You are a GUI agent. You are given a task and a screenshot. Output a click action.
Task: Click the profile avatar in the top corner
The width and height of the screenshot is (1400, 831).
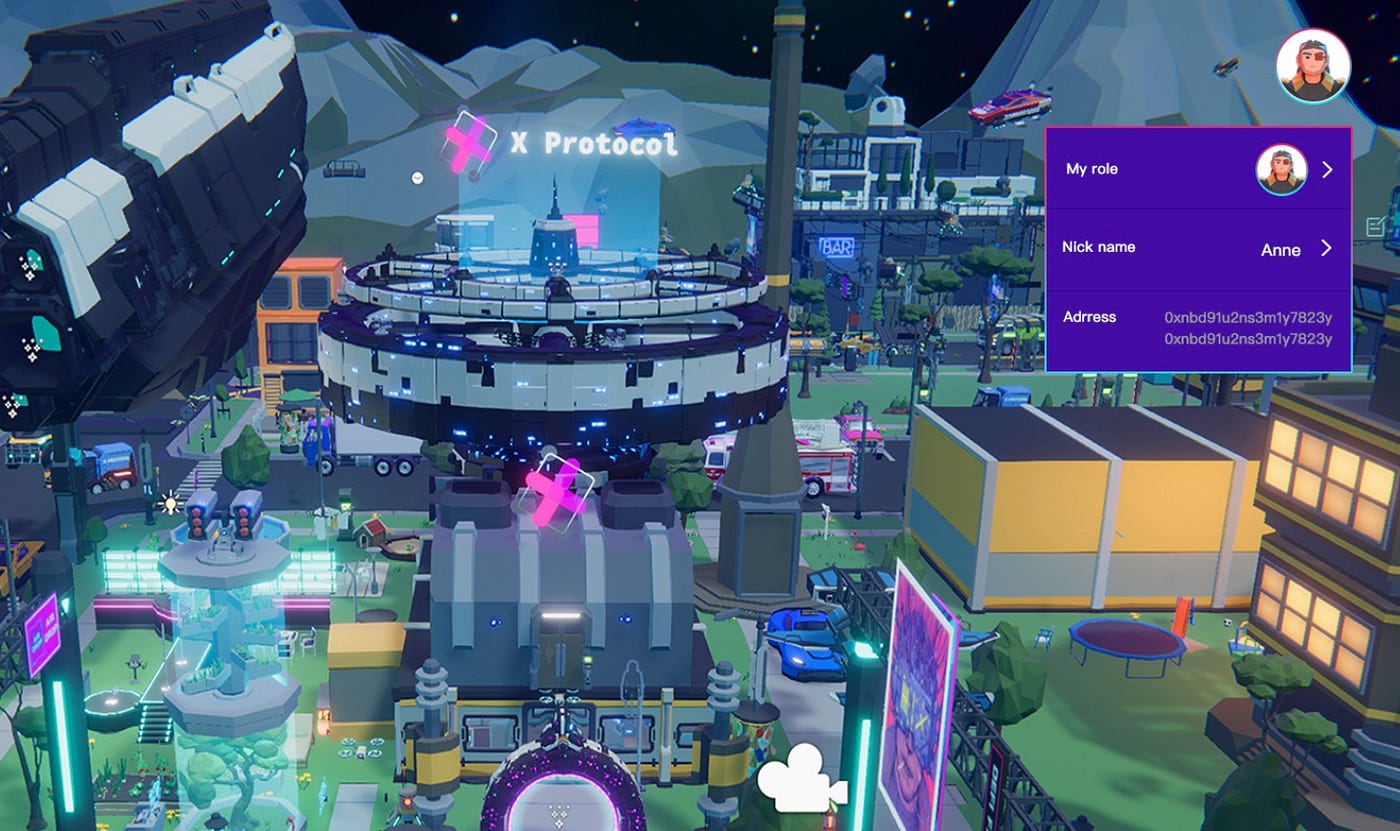point(1313,66)
